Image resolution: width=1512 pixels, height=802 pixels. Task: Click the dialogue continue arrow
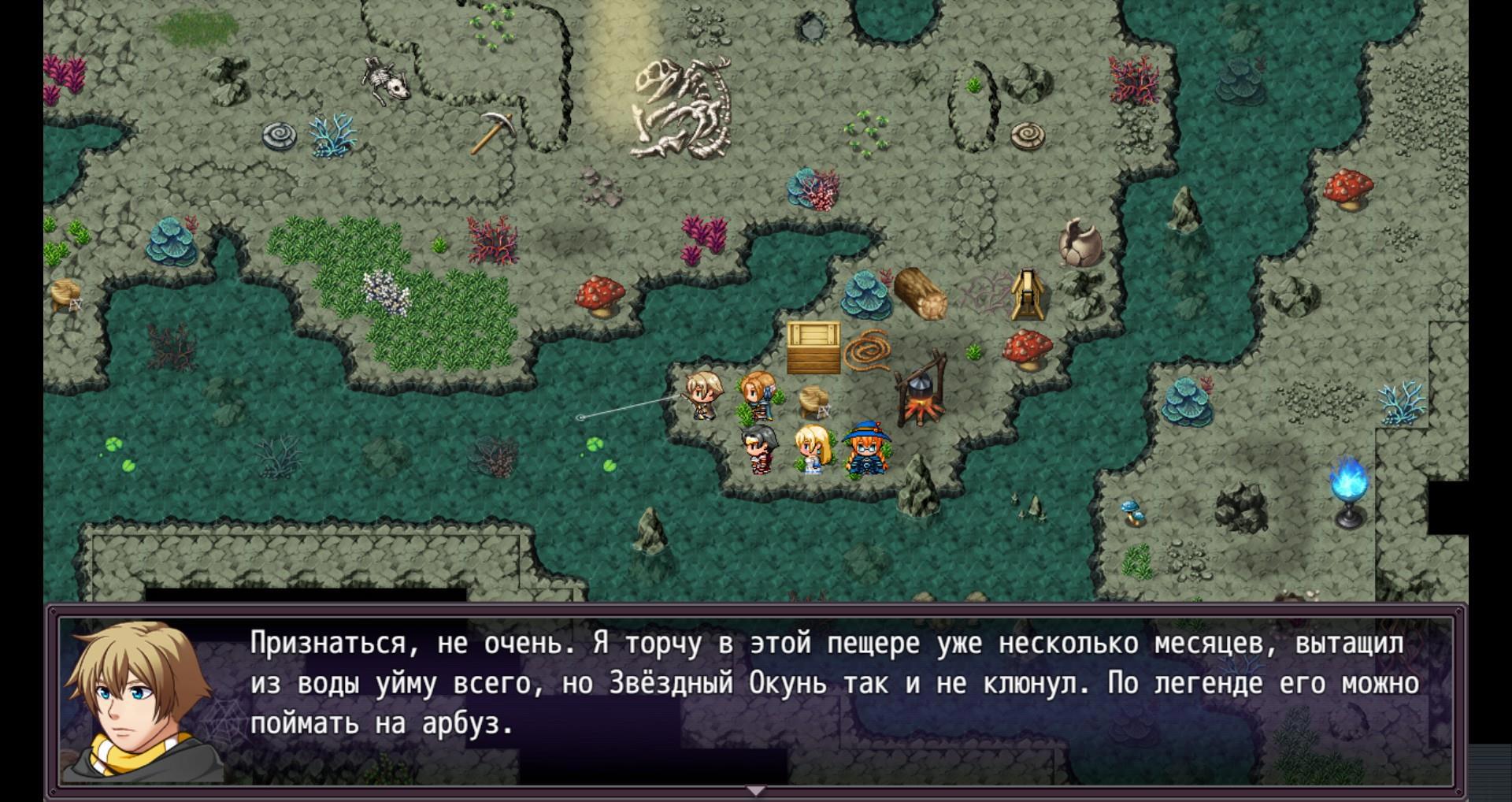pyautogui.click(x=755, y=789)
